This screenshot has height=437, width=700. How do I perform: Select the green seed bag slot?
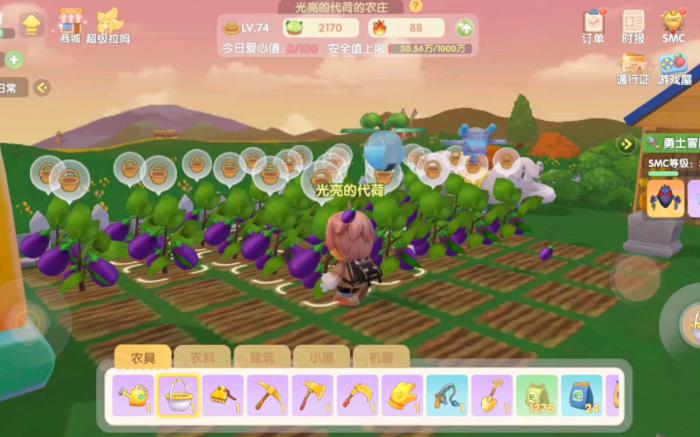536,395
